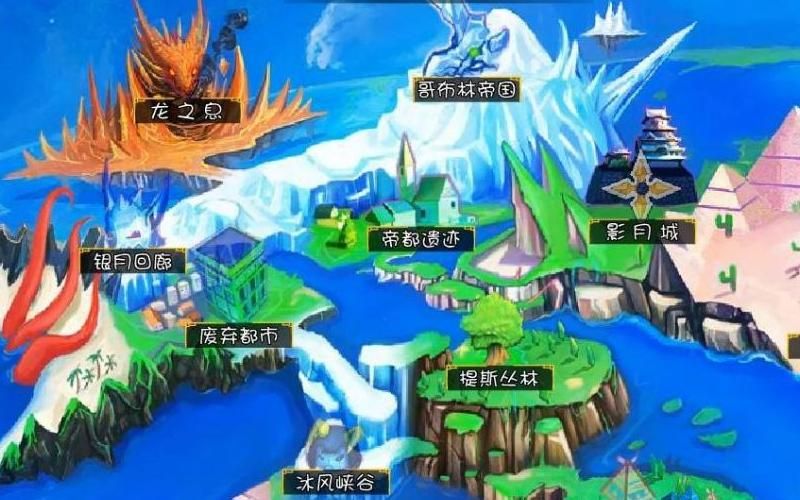The width and height of the screenshot is (800, 500).
Task: Open the 冰风峡谷 location label
Action: click(334, 483)
